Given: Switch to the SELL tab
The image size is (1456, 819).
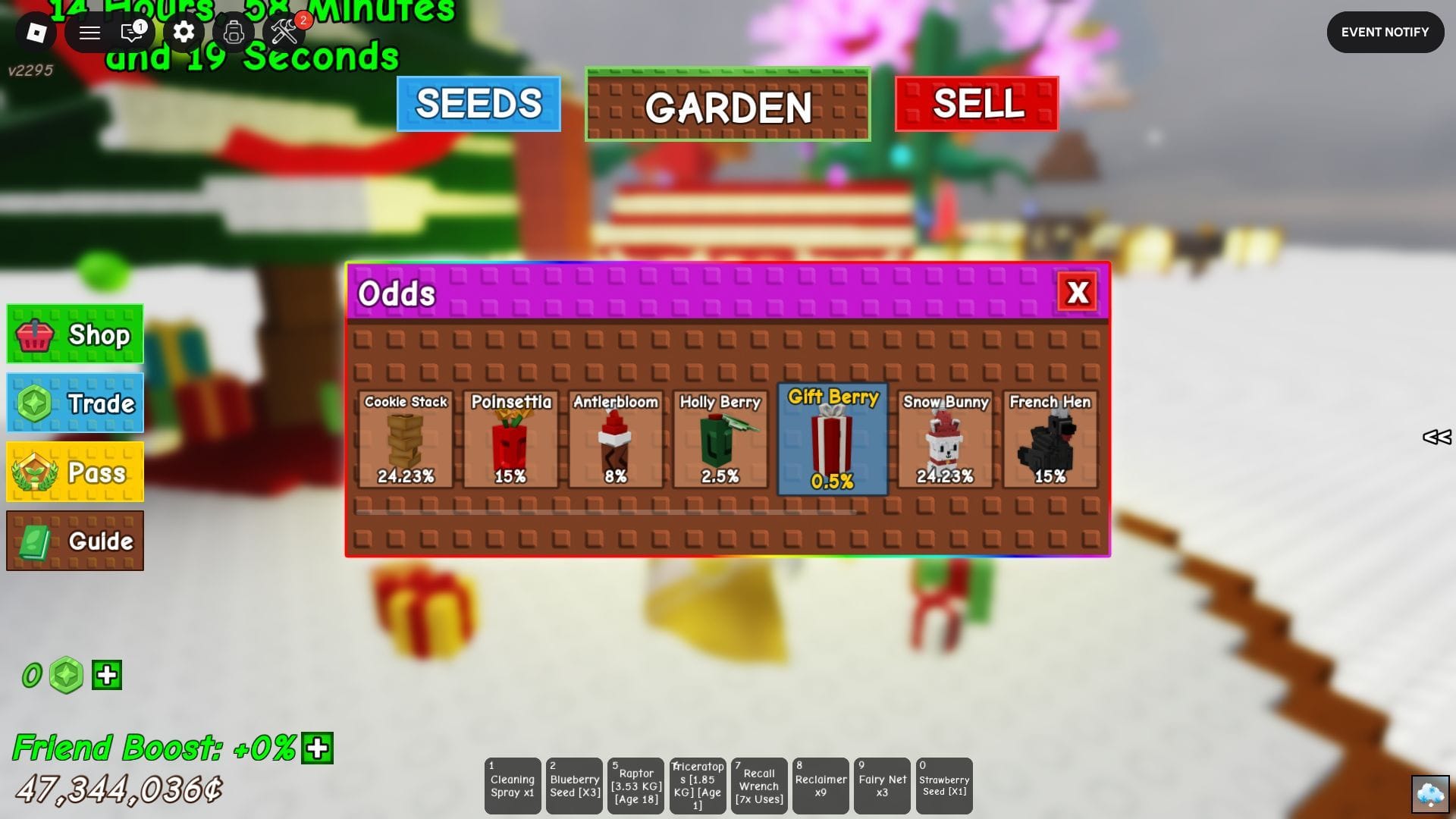Looking at the screenshot, I should click(976, 106).
